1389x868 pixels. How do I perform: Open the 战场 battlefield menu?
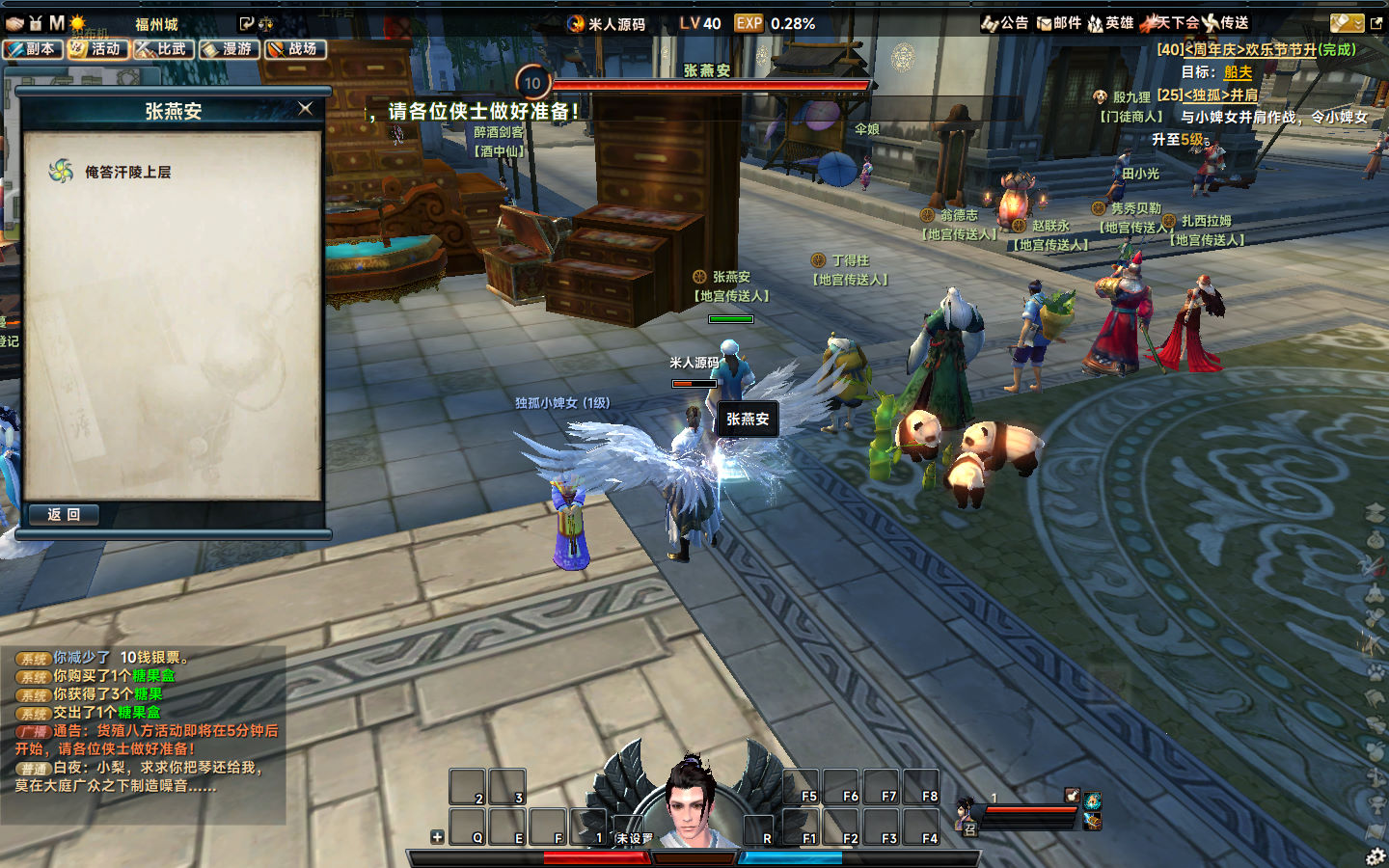coord(295,48)
